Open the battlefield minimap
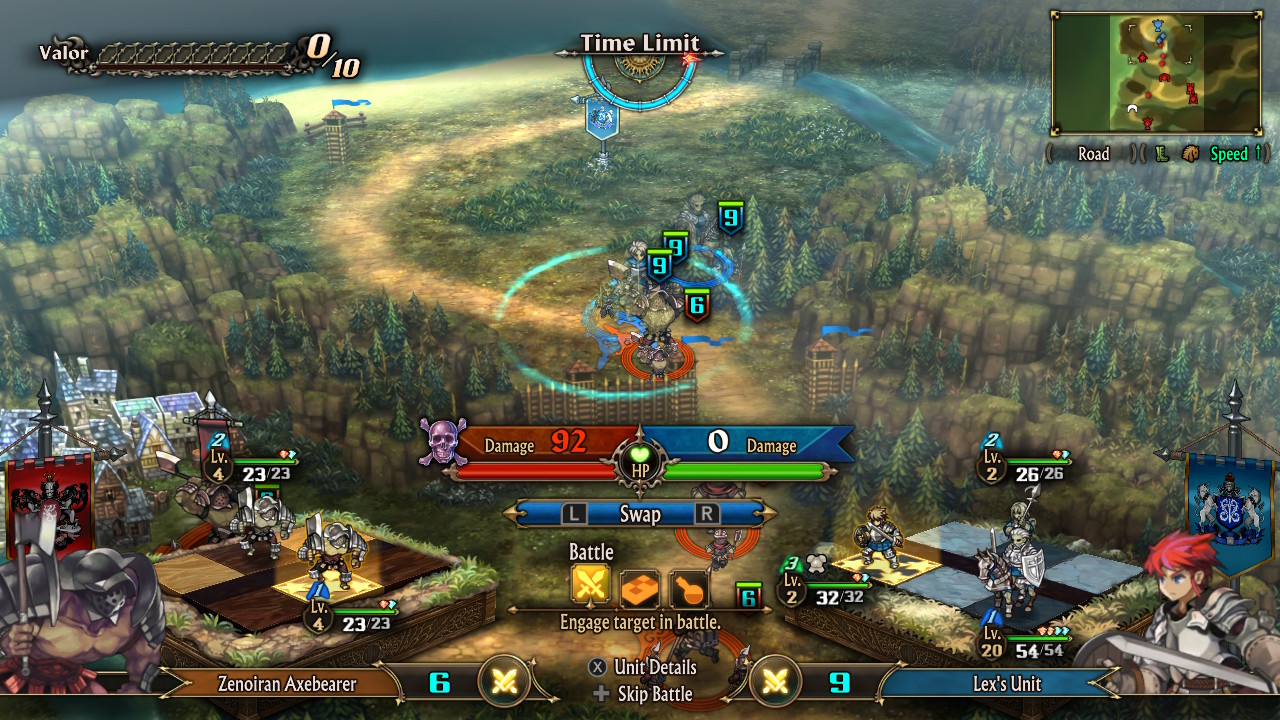This screenshot has width=1280, height=720. coord(1155,73)
